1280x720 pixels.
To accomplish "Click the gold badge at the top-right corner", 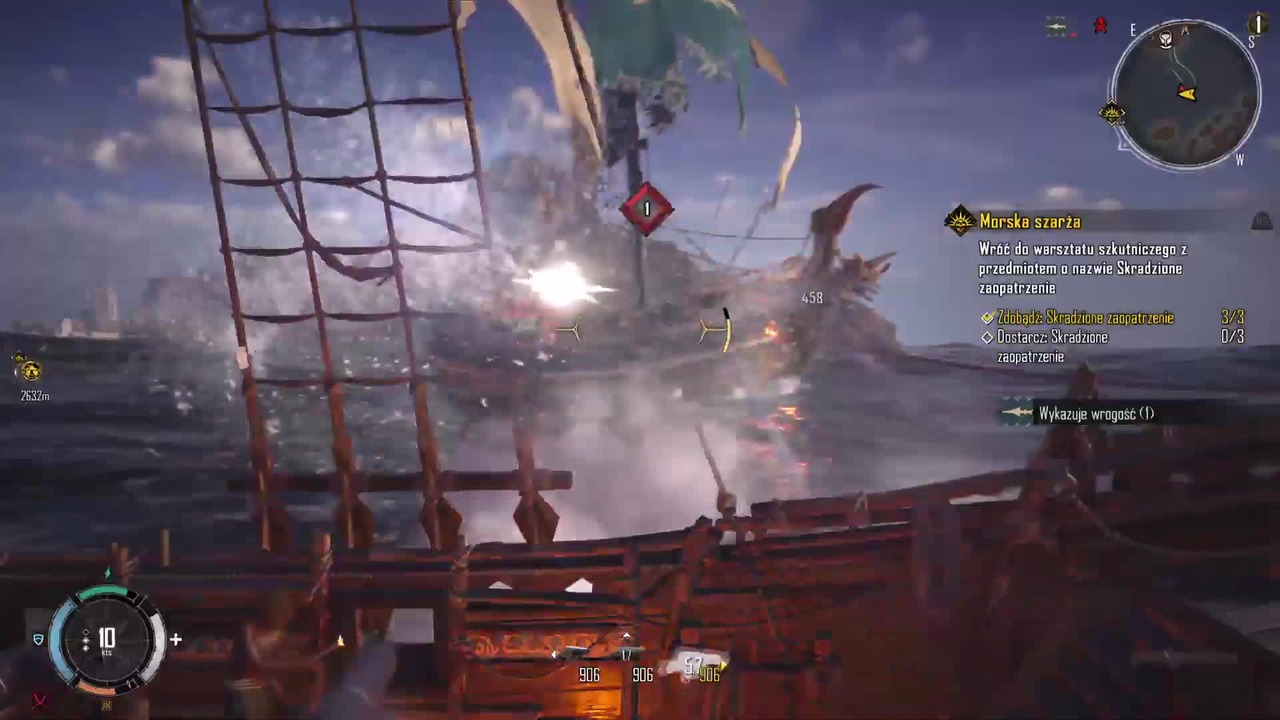I will click(1258, 22).
